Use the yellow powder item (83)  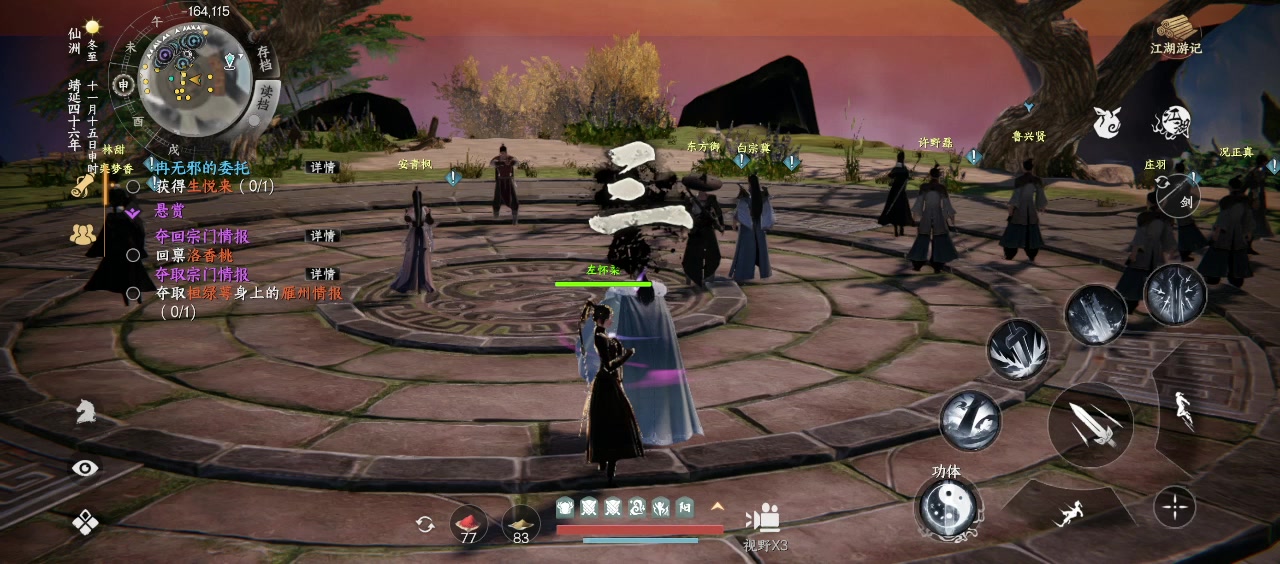click(x=520, y=524)
